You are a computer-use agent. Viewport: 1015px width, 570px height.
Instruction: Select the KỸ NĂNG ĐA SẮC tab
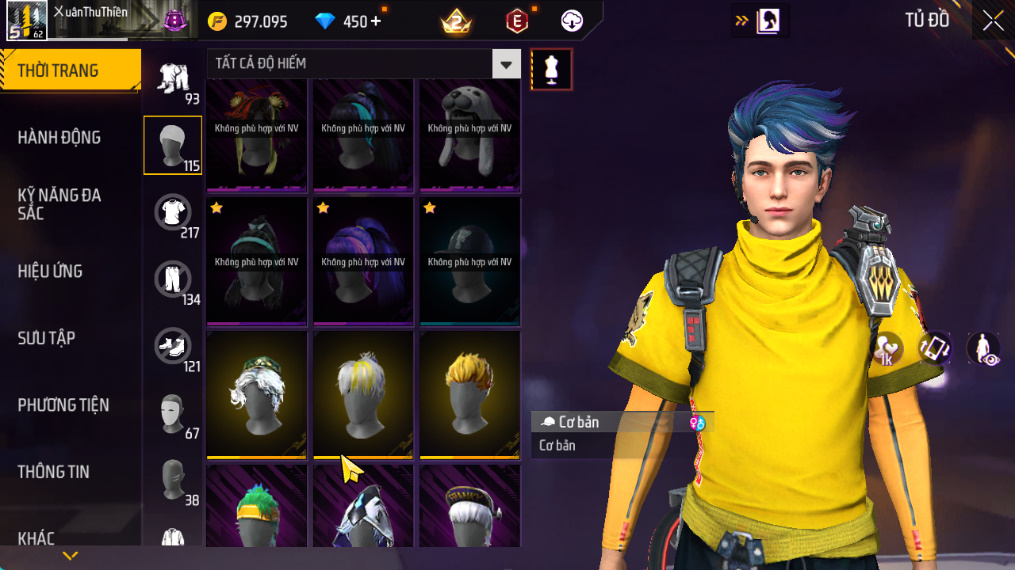point(60,204)
